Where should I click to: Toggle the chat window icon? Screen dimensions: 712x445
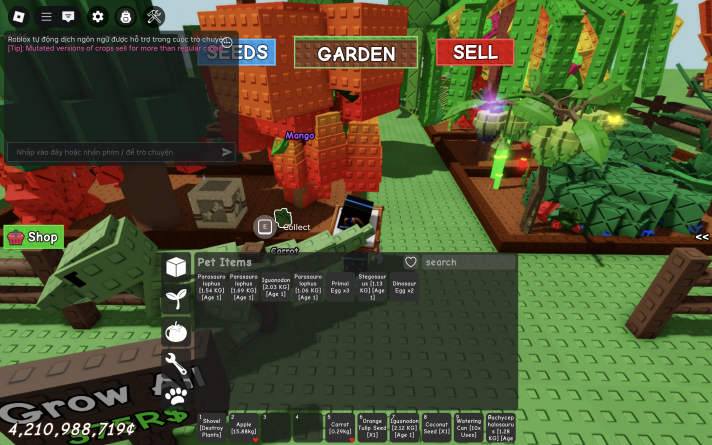(x=68, y=16)
